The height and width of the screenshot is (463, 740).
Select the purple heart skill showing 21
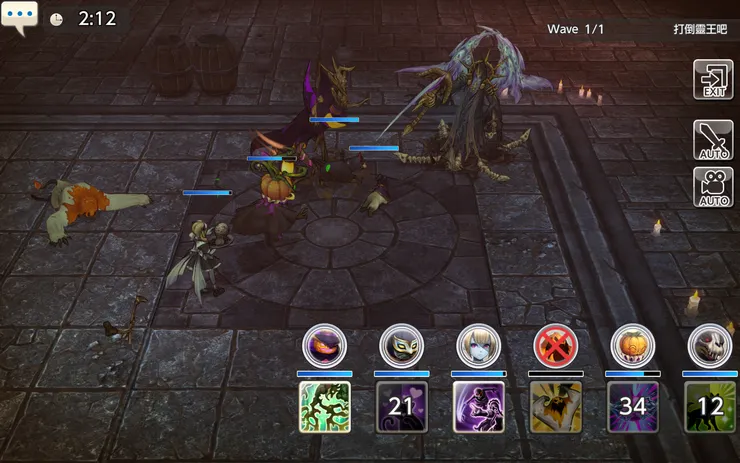coord(402,407)
